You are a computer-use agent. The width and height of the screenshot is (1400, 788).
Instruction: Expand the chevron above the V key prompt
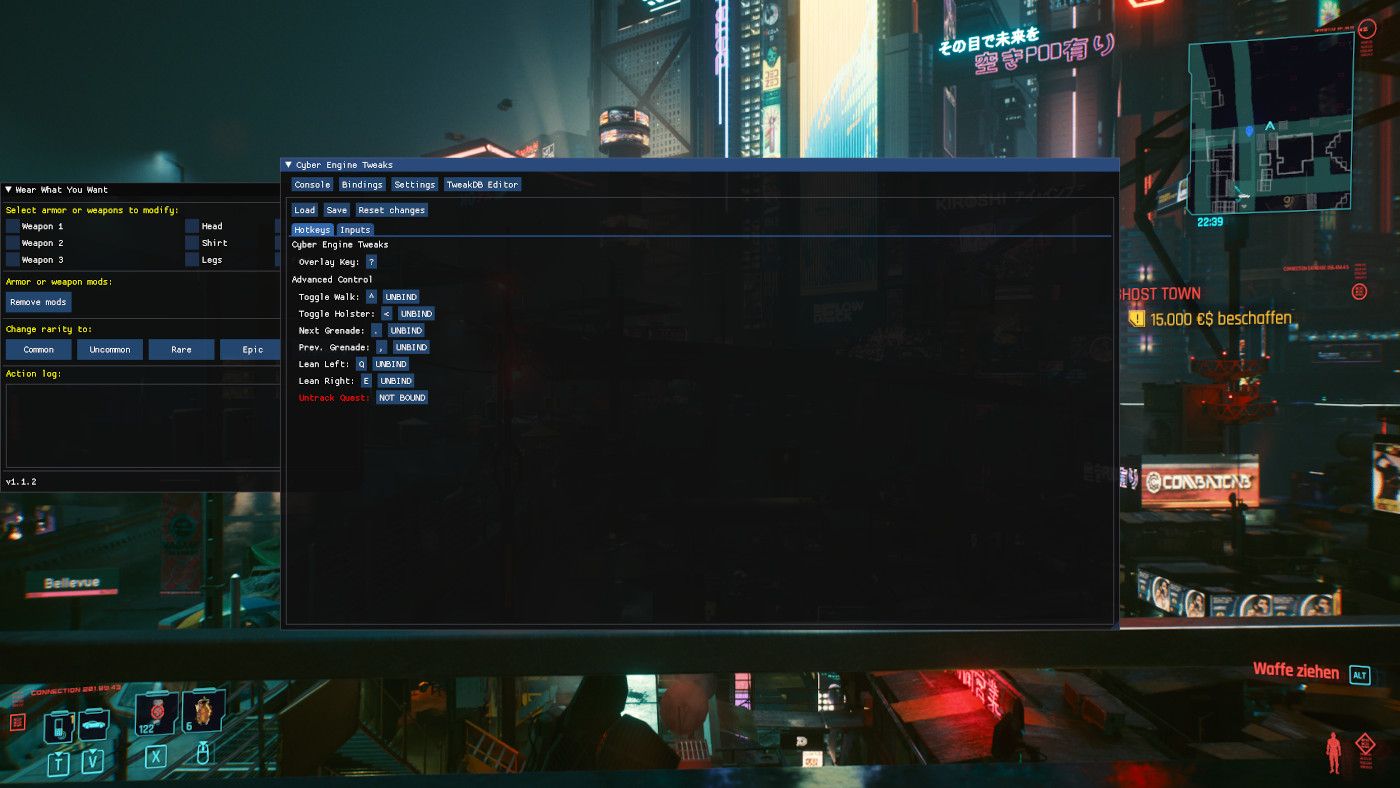point(92,751)
